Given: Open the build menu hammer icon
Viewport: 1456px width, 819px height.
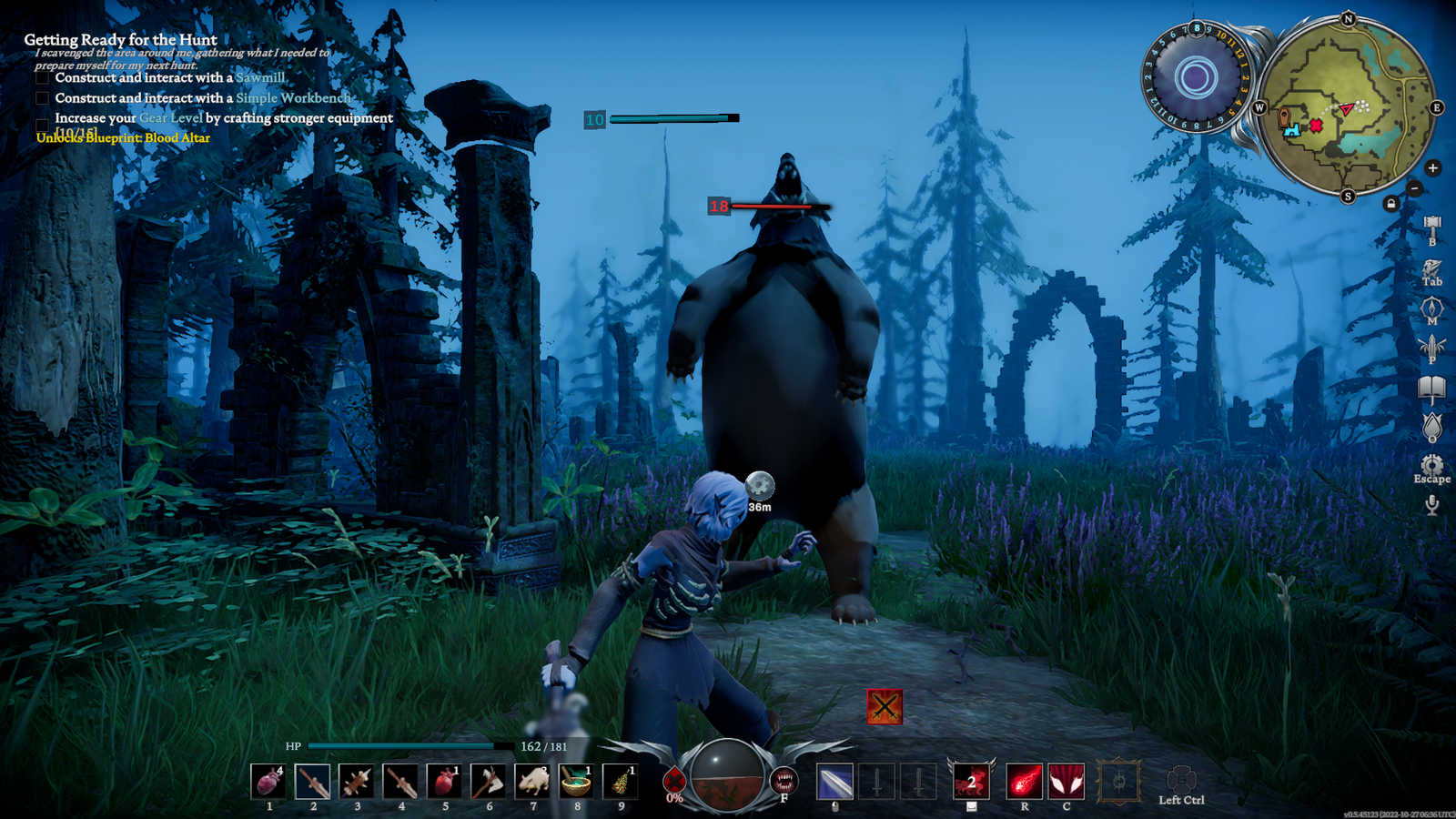Looking at the screenshot, I should coord(1432,226).
